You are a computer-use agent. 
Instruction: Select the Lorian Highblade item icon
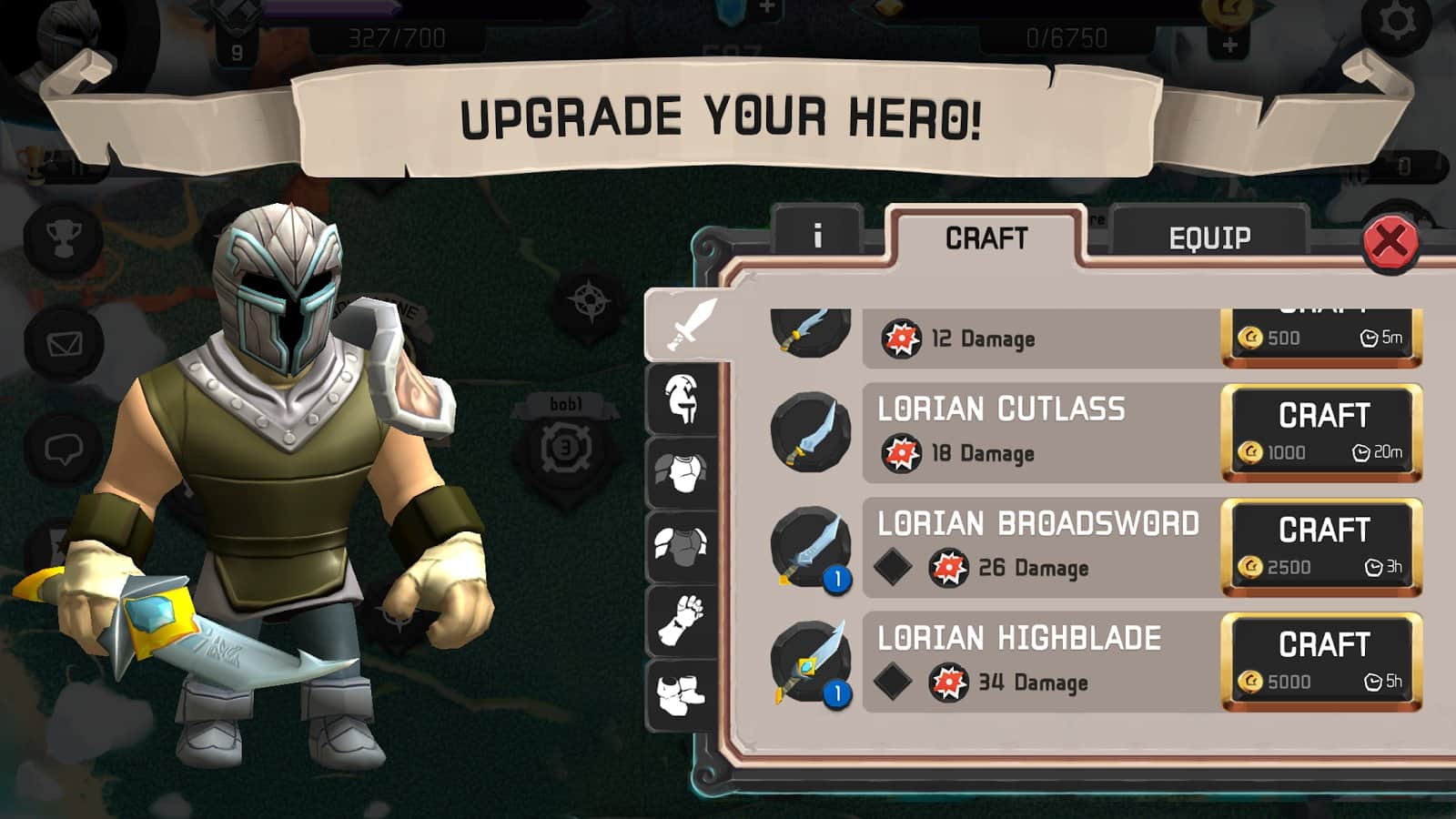[x=810, y=662]
